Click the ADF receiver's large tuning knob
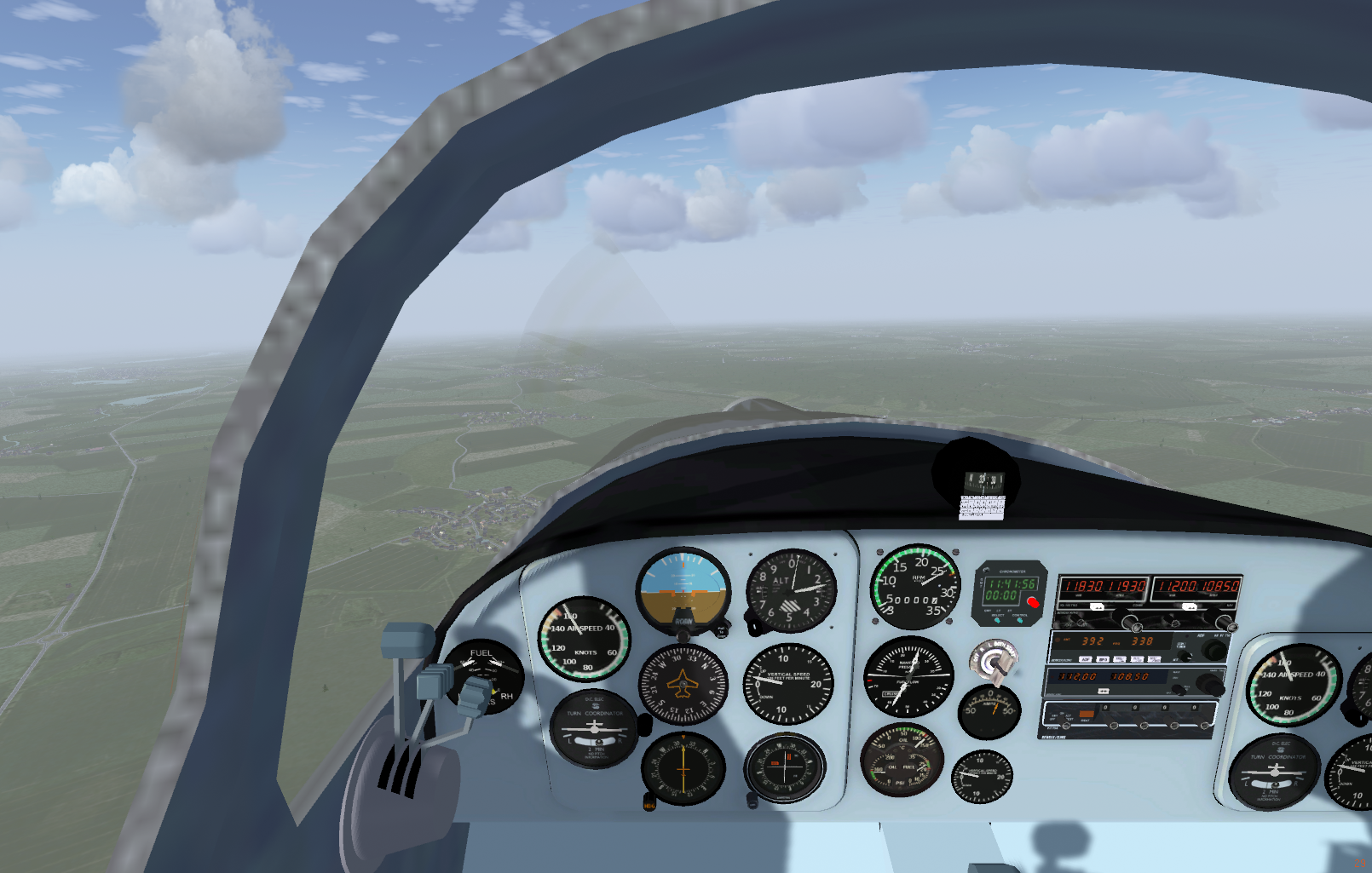 (x=1213, y=652)
